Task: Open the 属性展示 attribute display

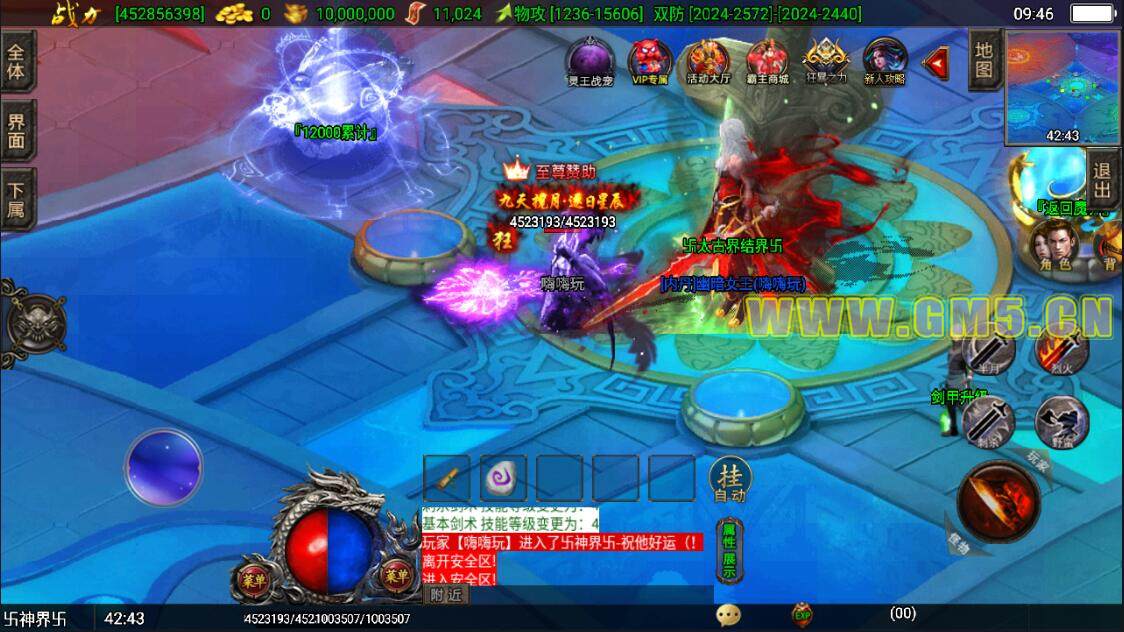Action: click(729, 552)
